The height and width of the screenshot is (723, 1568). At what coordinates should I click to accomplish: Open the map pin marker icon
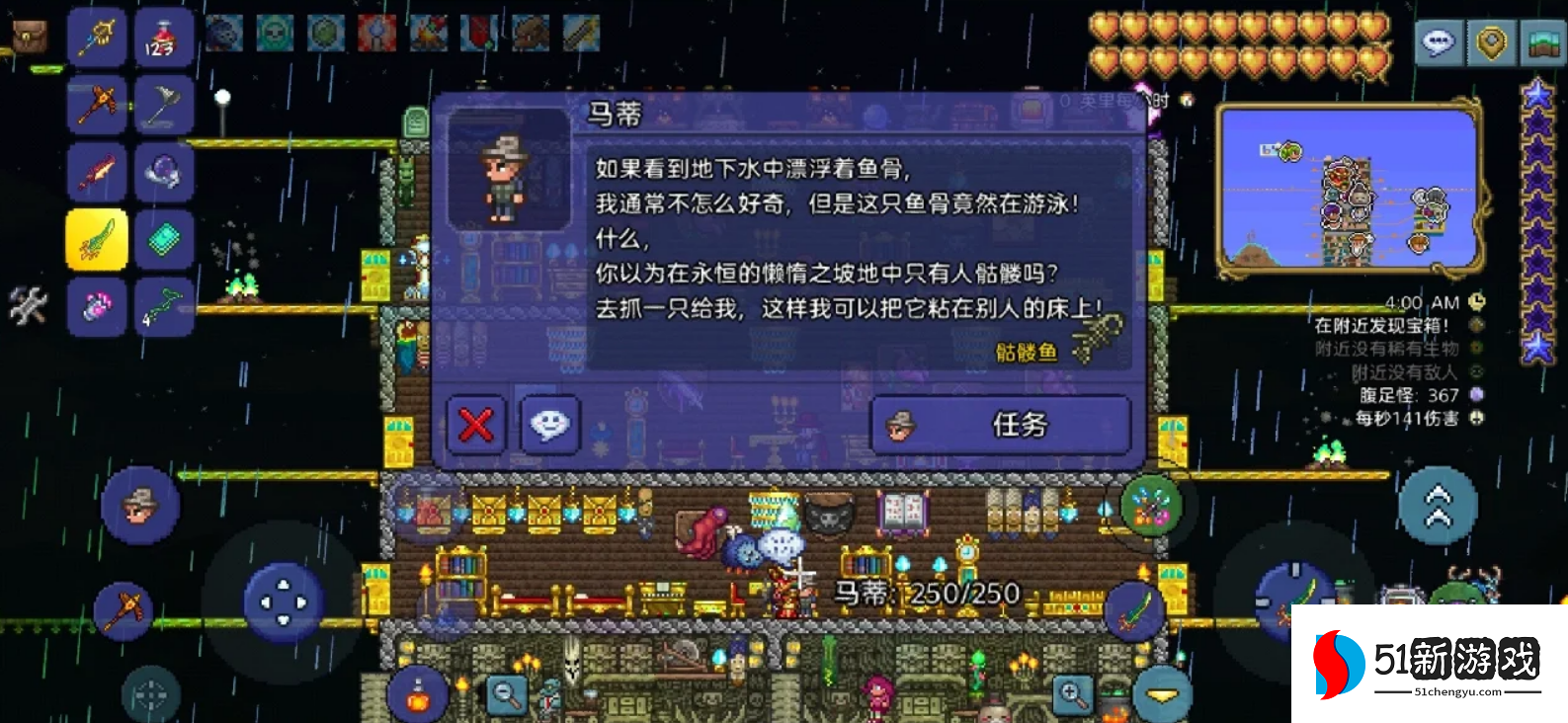click(1492, 42)
